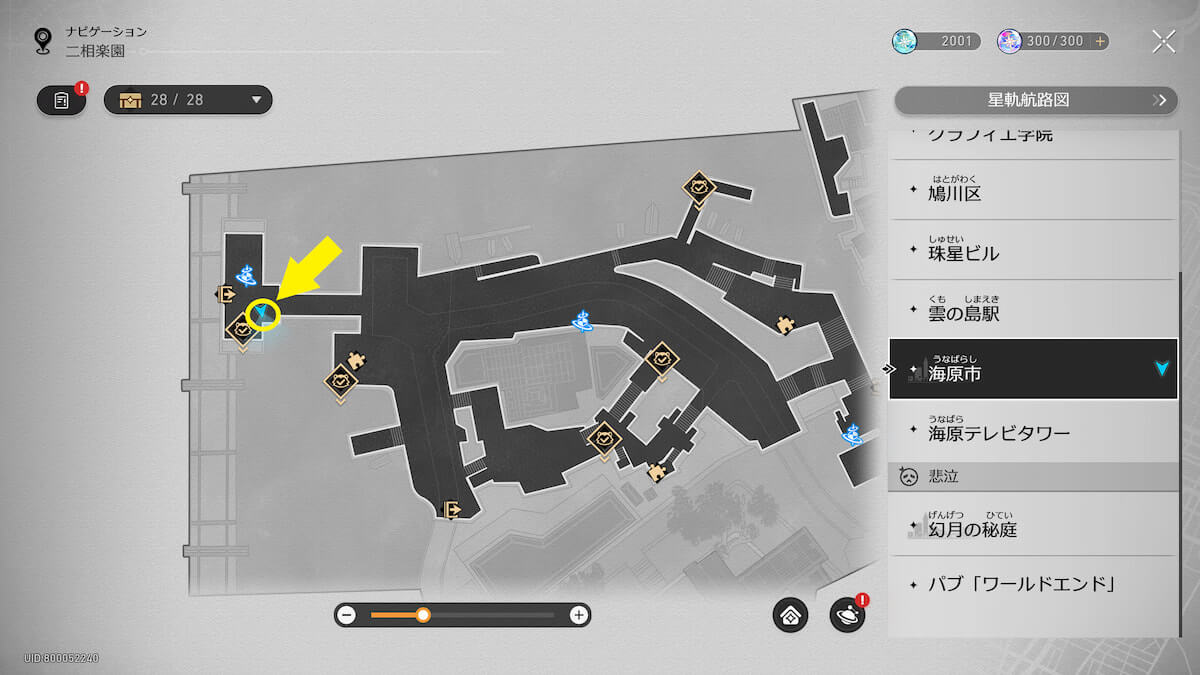Open the mission clipboard button with alert
This screenshot has width=1200, height=675.
[x=62, y=100]
